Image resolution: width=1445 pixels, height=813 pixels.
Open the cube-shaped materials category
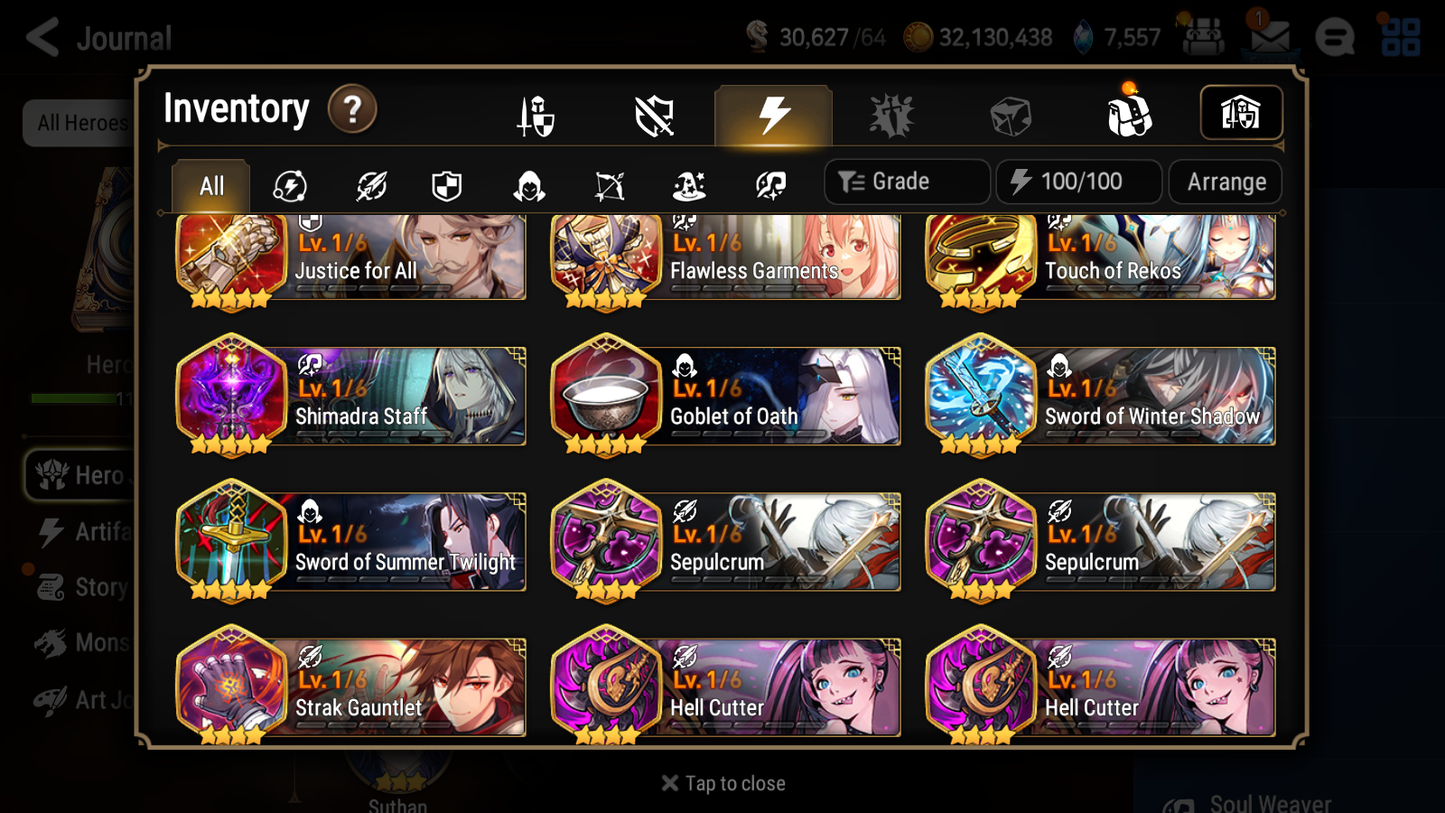[1010, 114]
